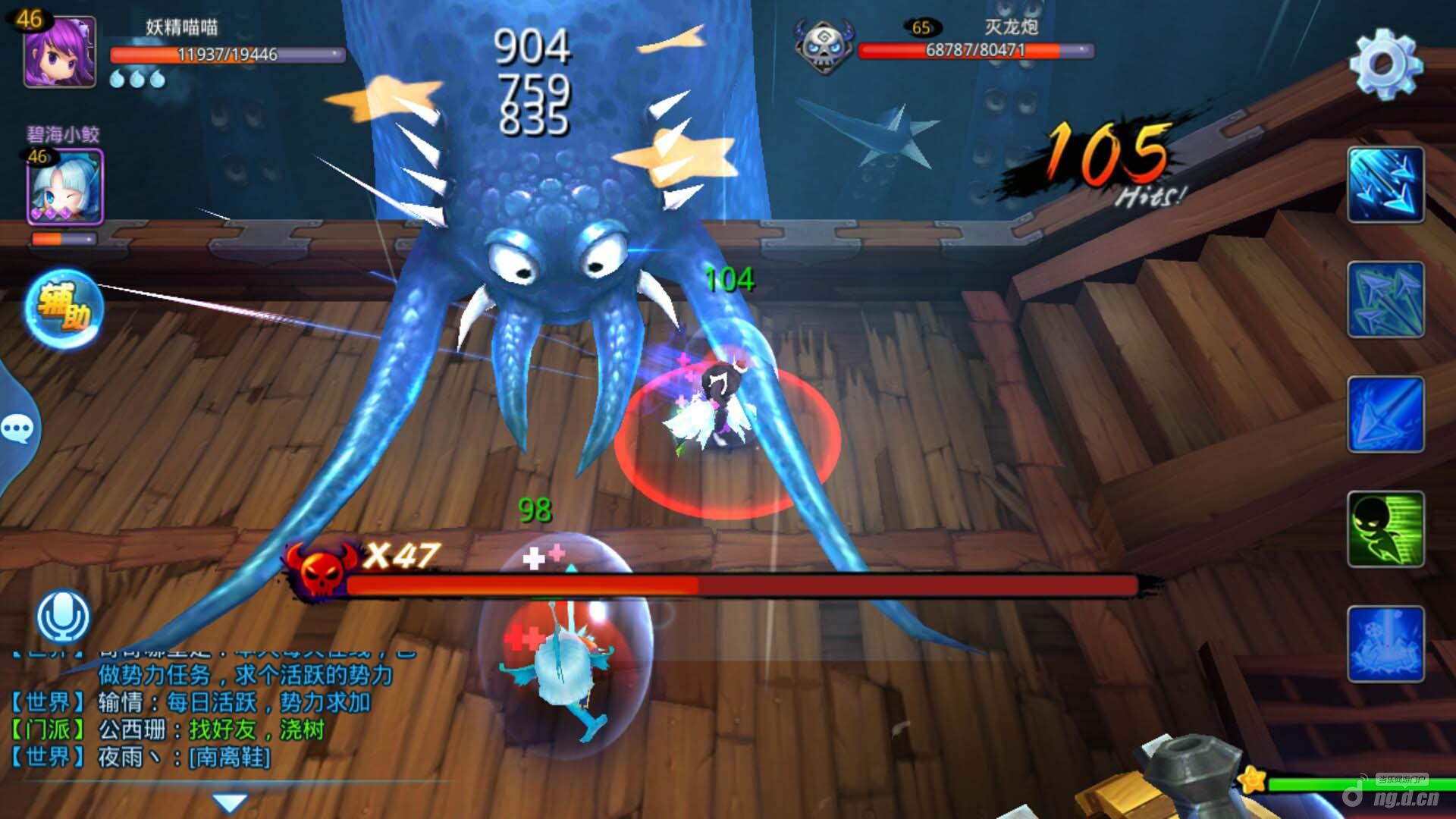
Task: Target the 灭龙炮 boss skull portrait
Action: 824,47
